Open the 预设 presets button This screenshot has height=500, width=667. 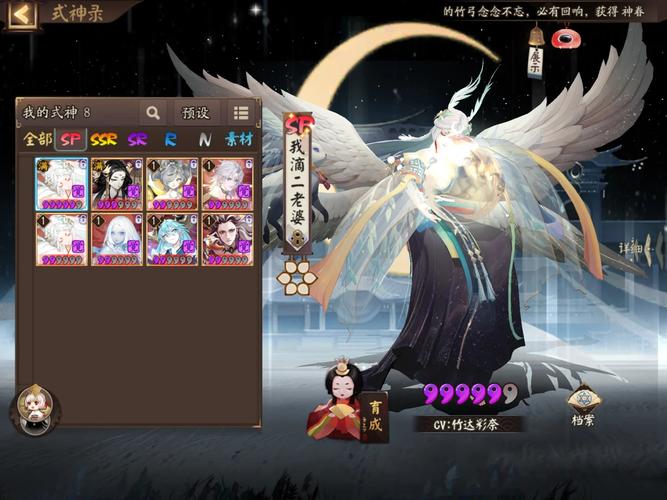click(x=196, y=113)
